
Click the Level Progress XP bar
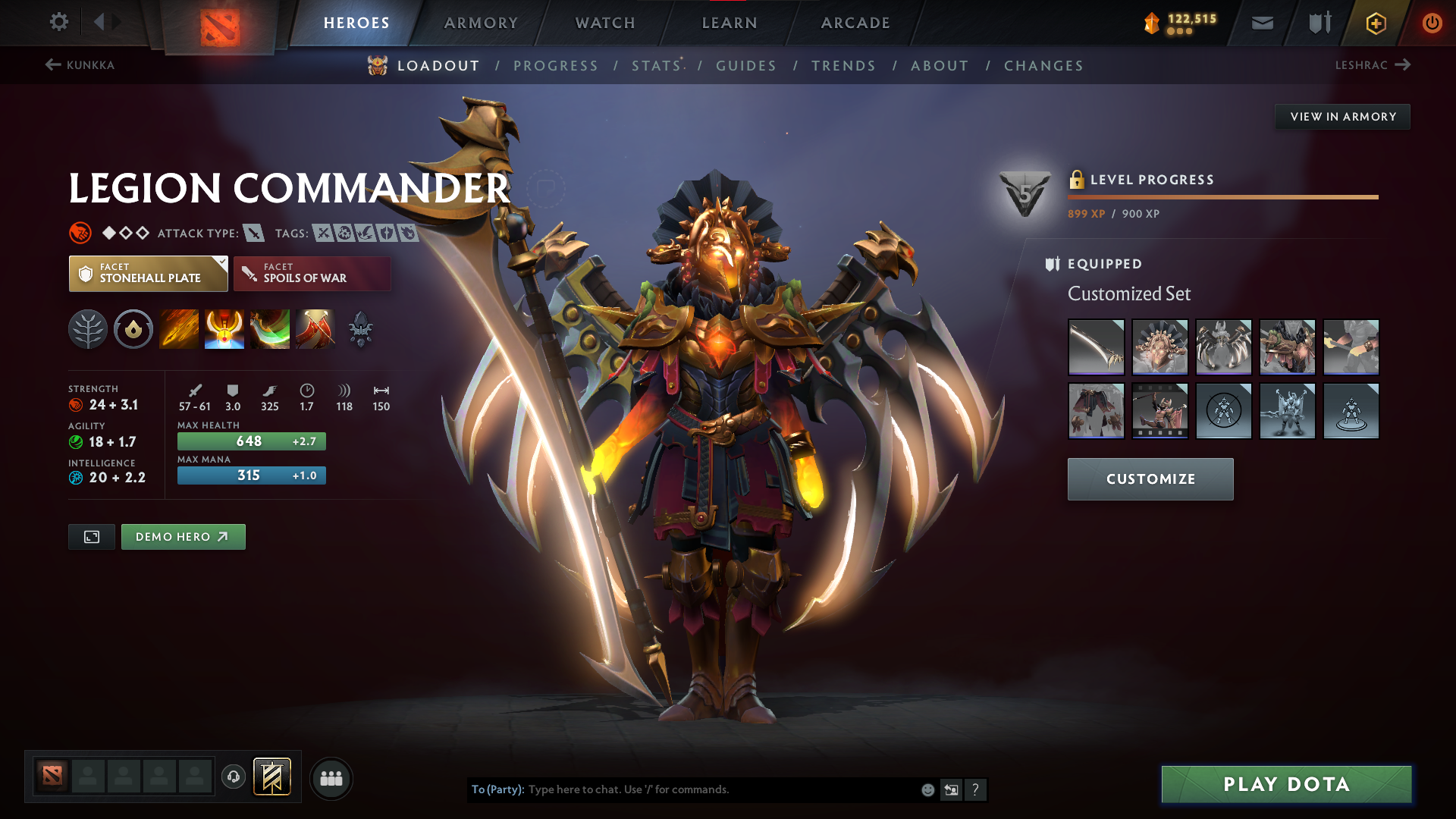[x=1222, y=196]
